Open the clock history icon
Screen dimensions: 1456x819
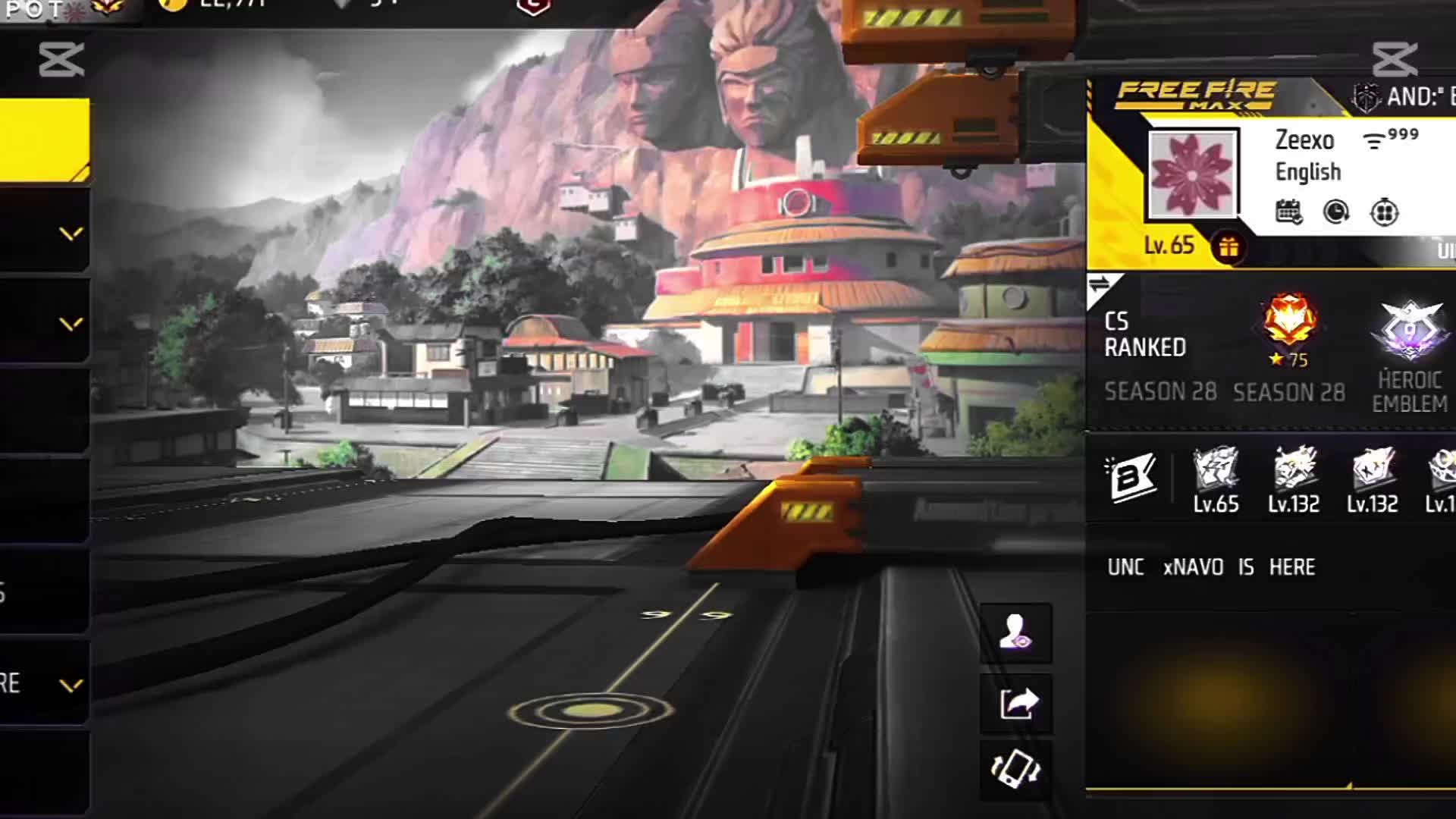pos(1336,212)
